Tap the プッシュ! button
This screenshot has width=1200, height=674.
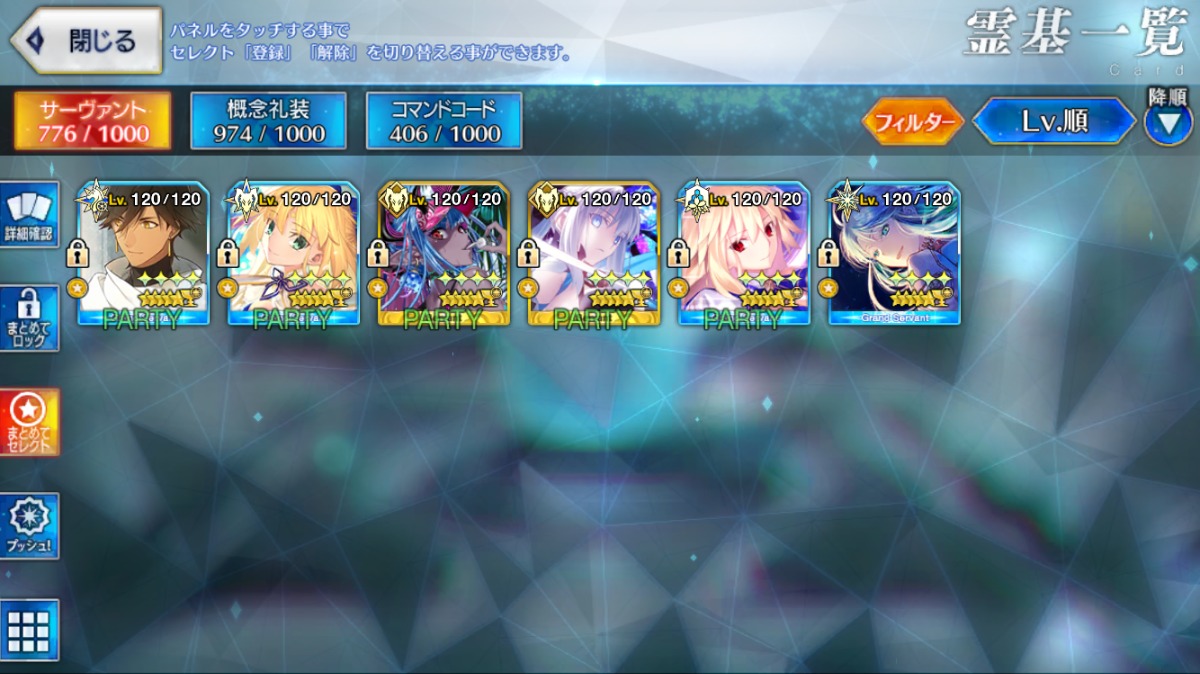point(30,527)
